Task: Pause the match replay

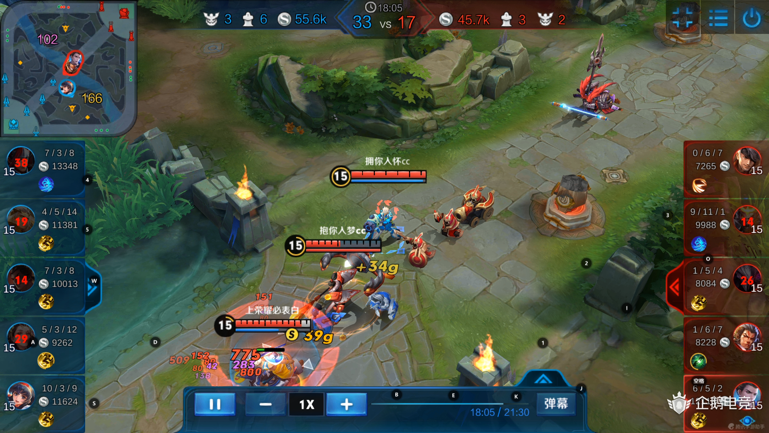Action: pyautogui.click(x=214, y=404)
